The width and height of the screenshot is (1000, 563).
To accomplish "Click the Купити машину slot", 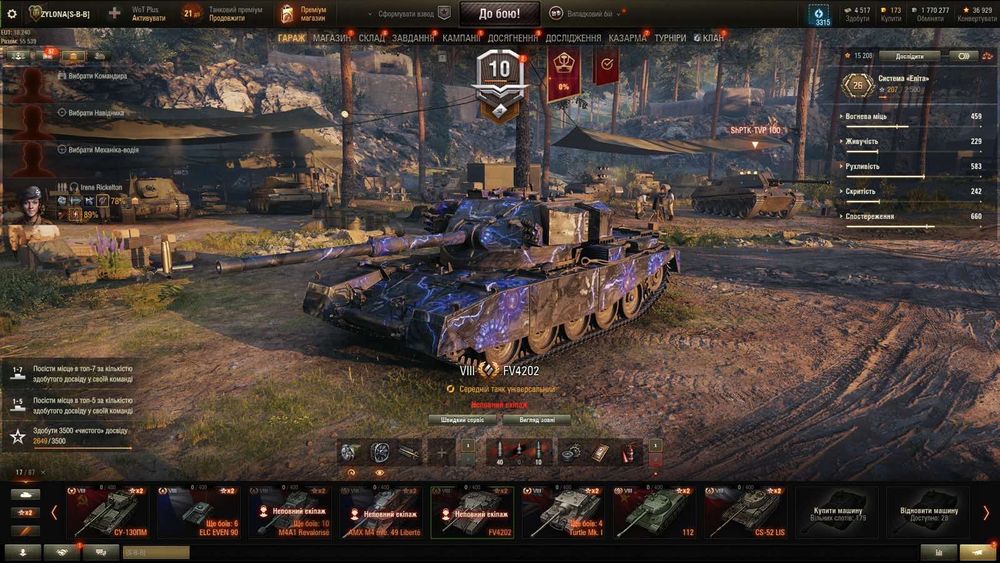I will click(837, 512).
